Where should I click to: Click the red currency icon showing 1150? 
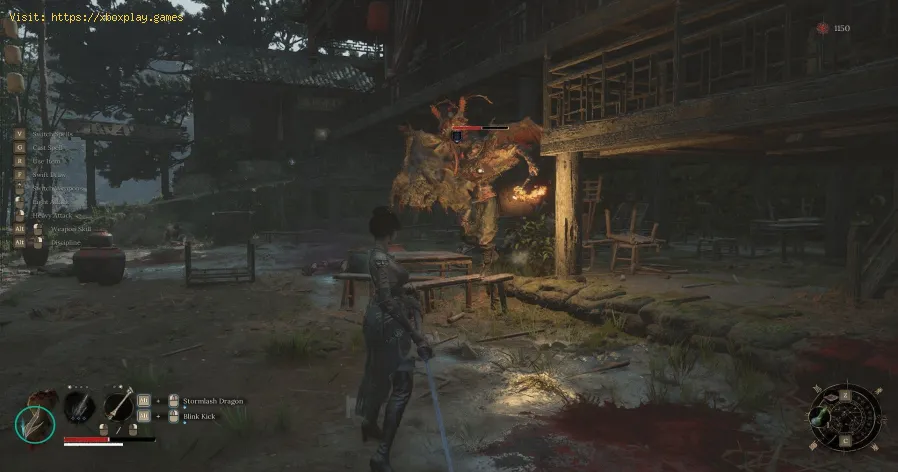823,28
